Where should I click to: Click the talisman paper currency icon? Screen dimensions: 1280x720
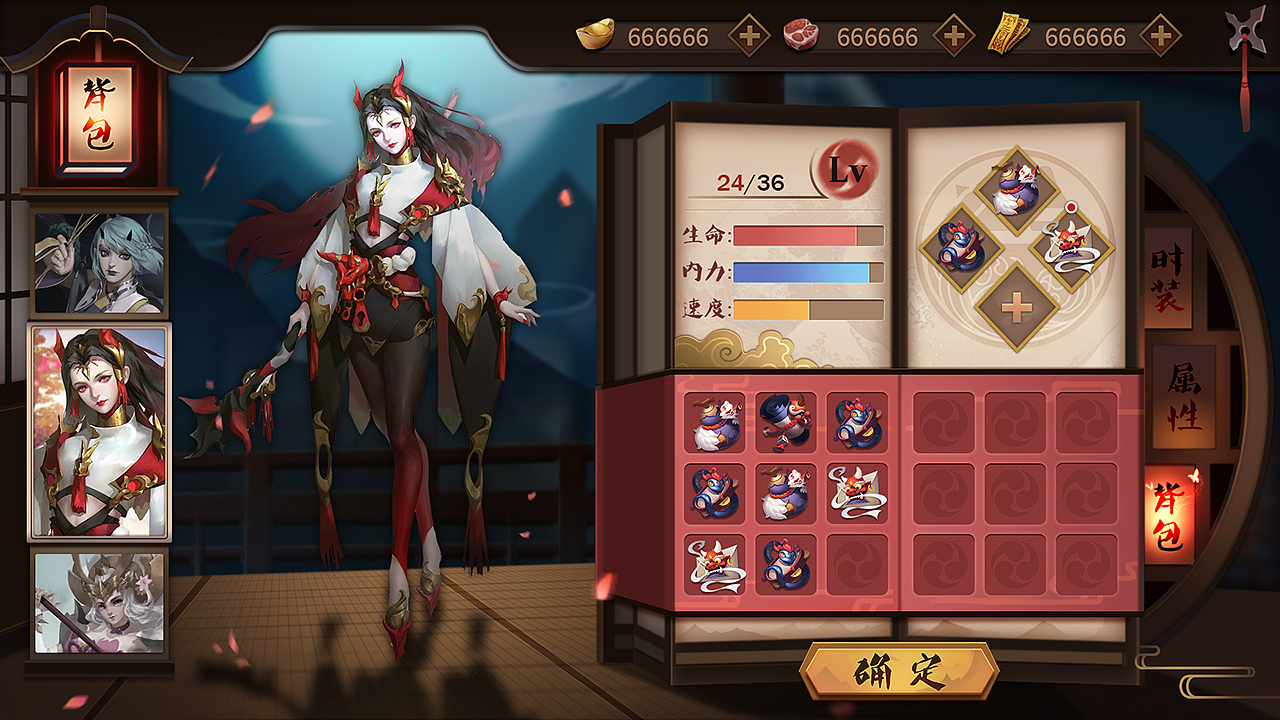coord(1012,33)
